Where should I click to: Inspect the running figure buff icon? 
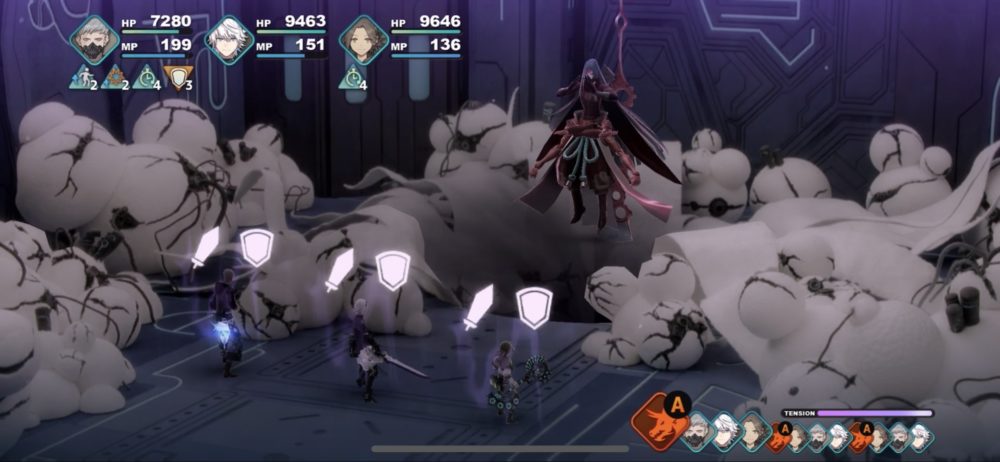[81, 77]
